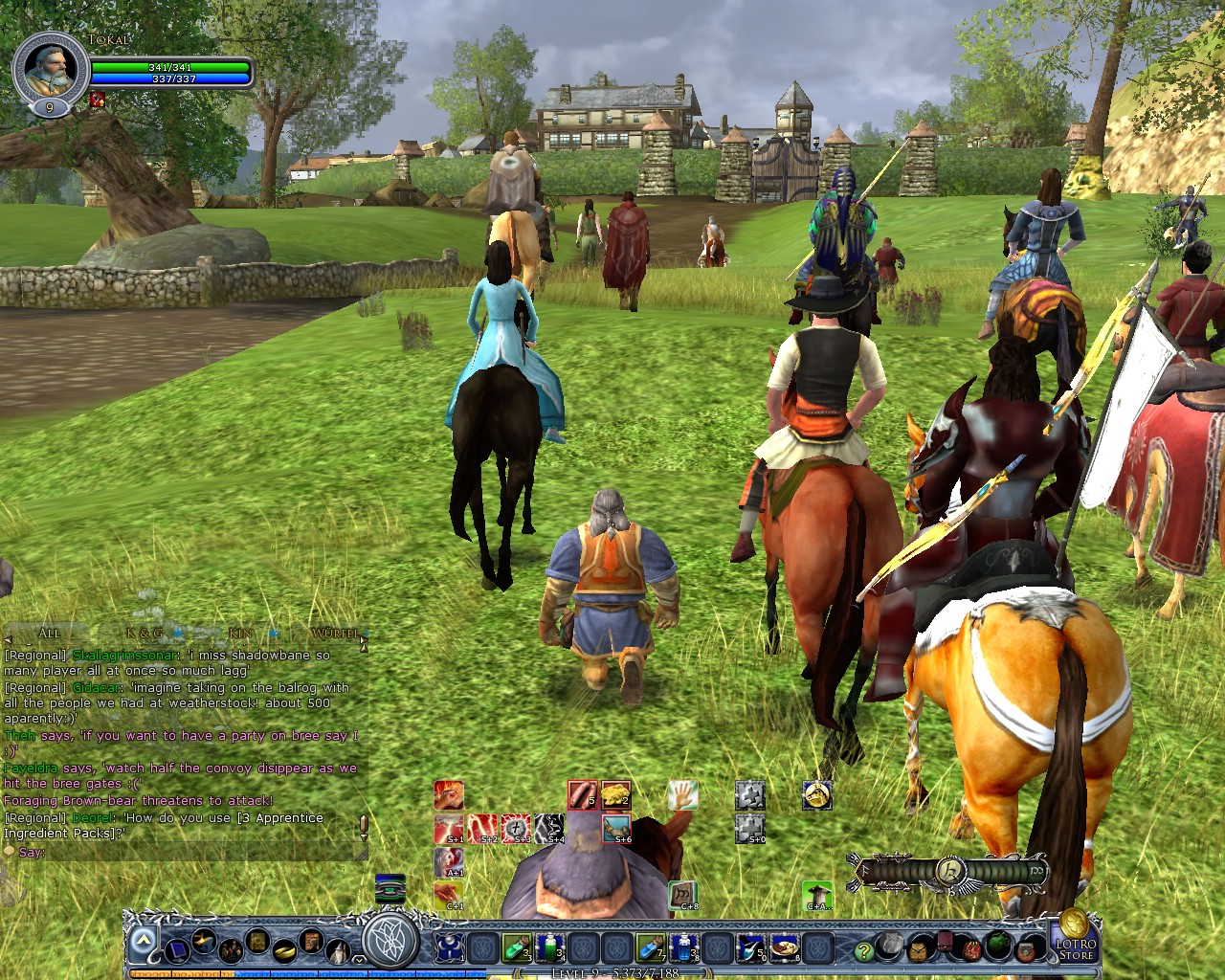Click the Level 9 experience bar
The height and width of the screenshot is (980, 1225).
pyautogui.click(x=616, y=972)
